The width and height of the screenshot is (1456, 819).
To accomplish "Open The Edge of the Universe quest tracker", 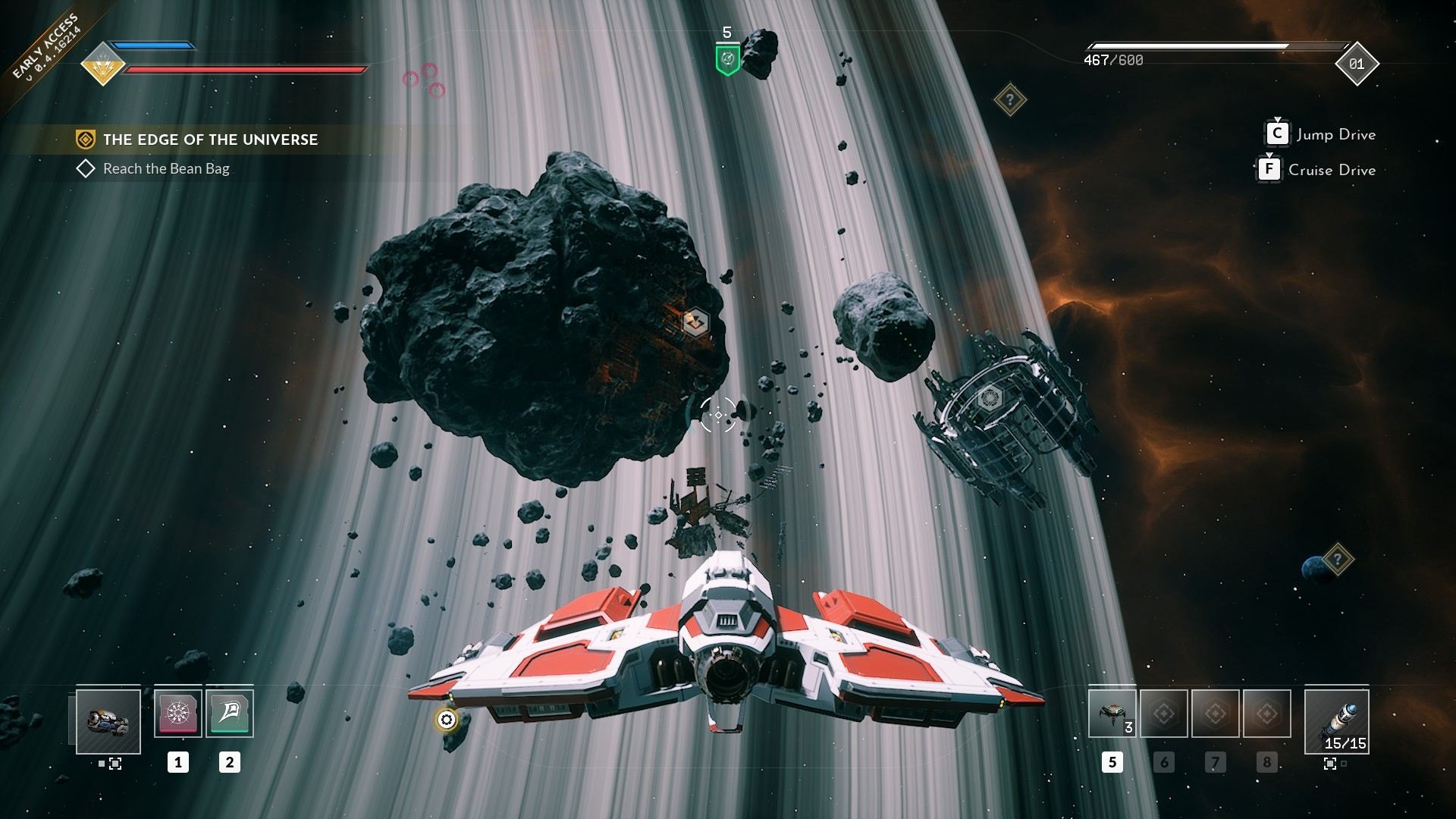I will [x=210, y=140].
